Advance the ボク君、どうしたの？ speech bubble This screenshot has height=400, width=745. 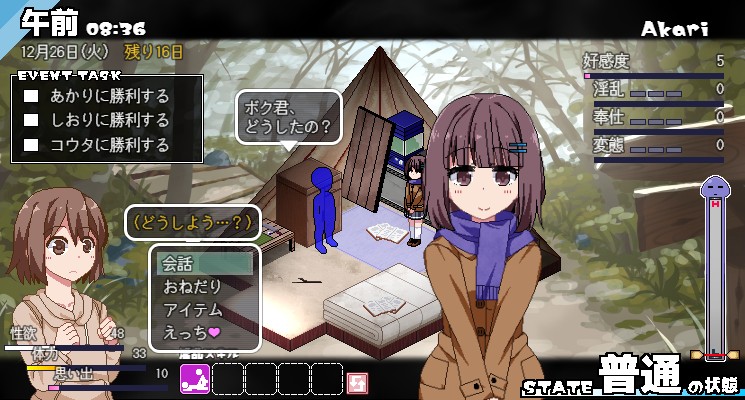tap(289, 119)
